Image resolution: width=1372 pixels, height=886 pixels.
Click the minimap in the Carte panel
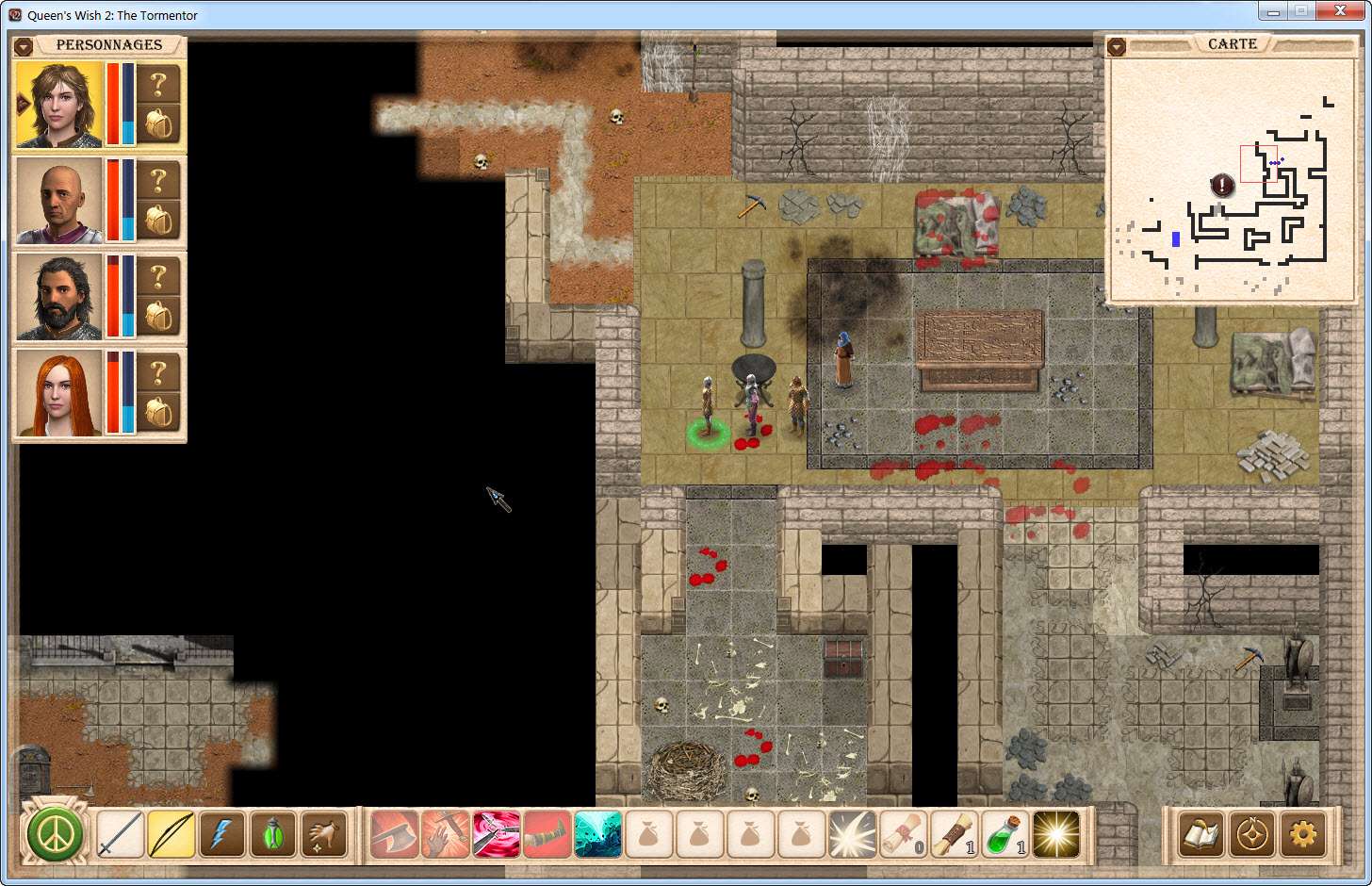pyautogui.click(x=1233, y=179)
